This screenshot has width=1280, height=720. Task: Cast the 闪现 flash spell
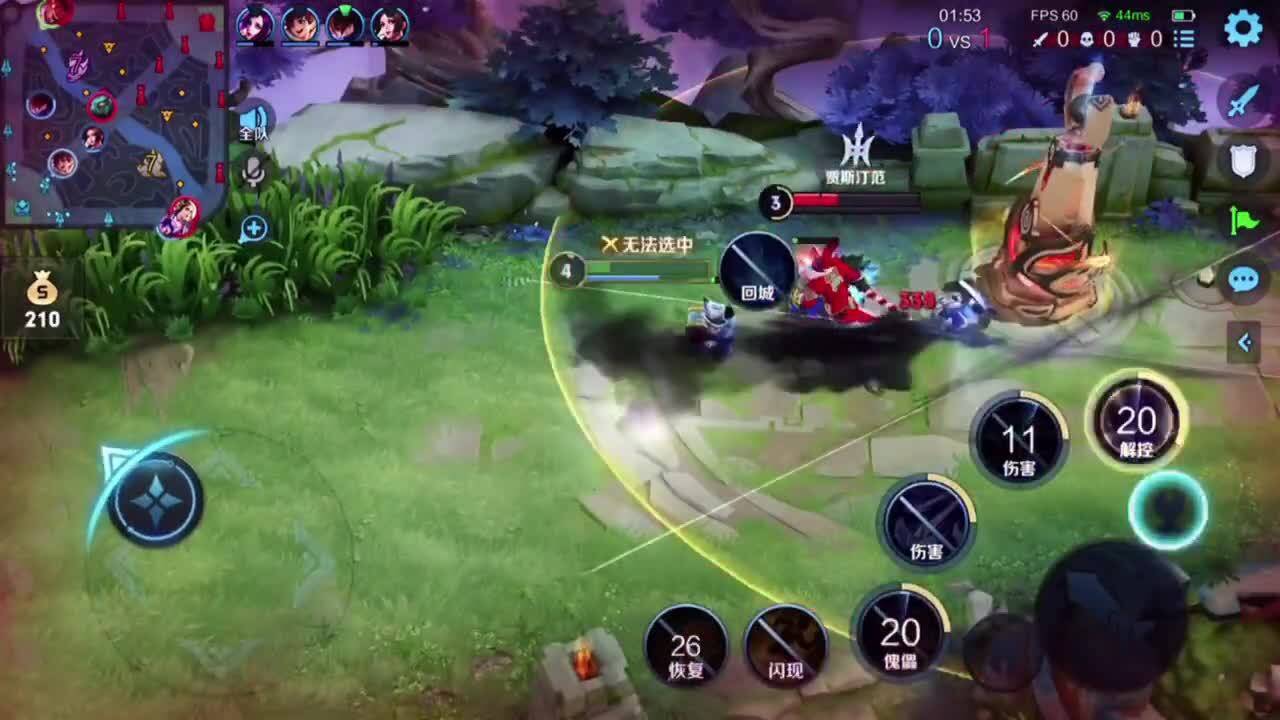pyautogui.click(x=786, y=646)
